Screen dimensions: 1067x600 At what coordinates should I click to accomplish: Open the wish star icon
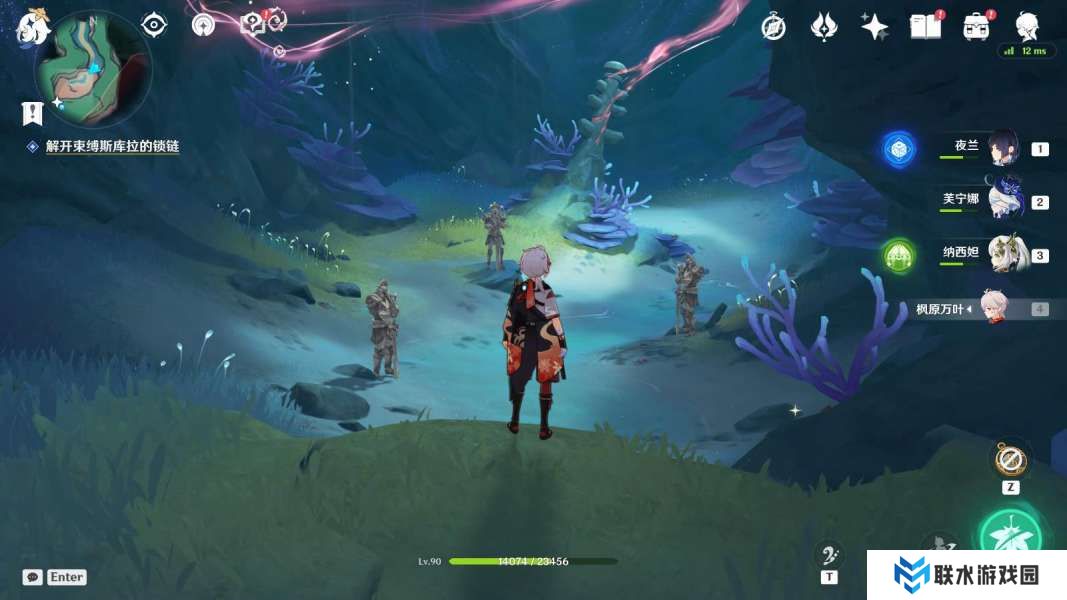[x=875, y=27]
